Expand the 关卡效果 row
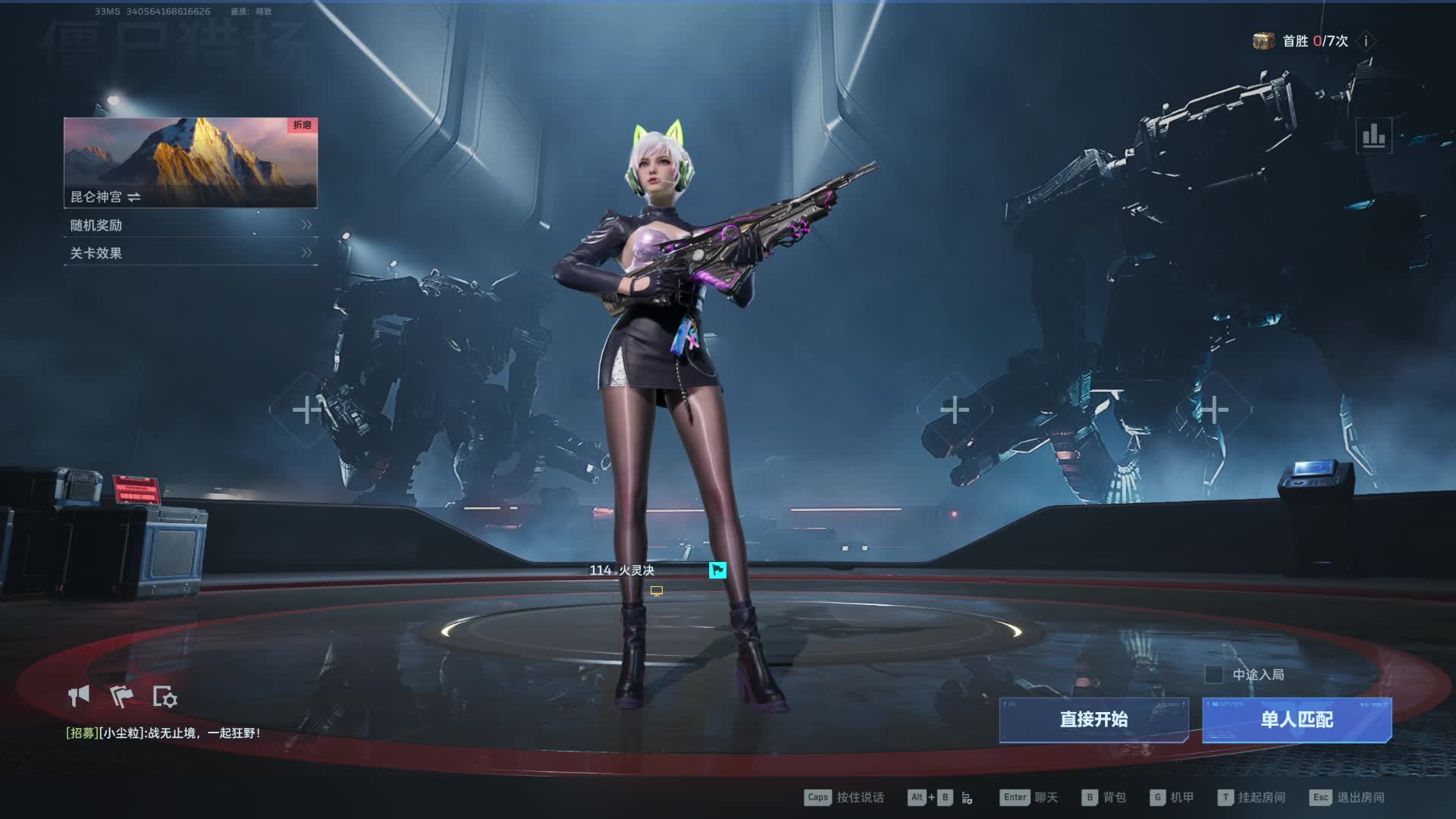The width and height of the screenshot is (1456, 819). point(190,253)
